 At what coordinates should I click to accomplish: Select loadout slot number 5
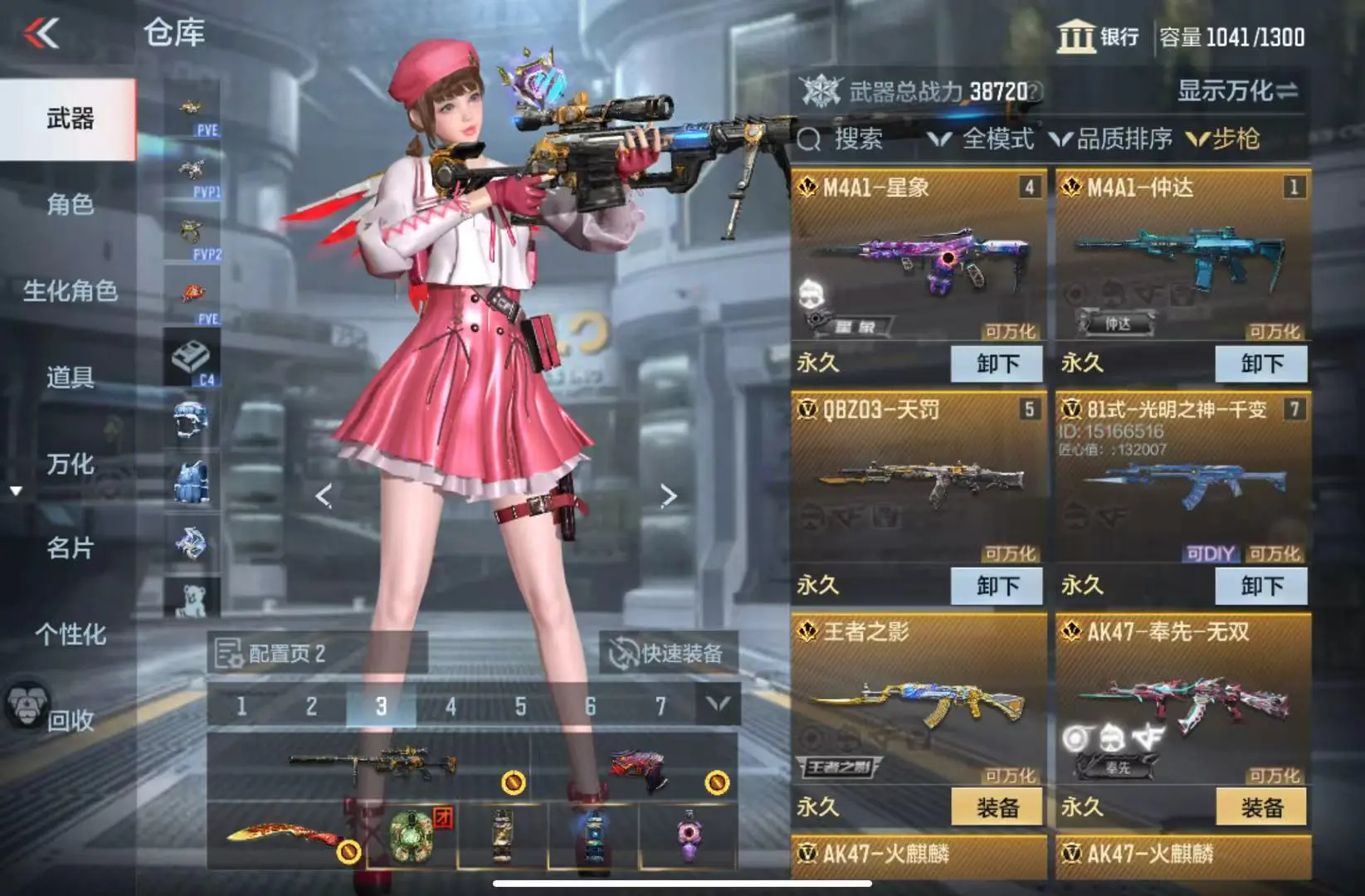click(520, 707)
